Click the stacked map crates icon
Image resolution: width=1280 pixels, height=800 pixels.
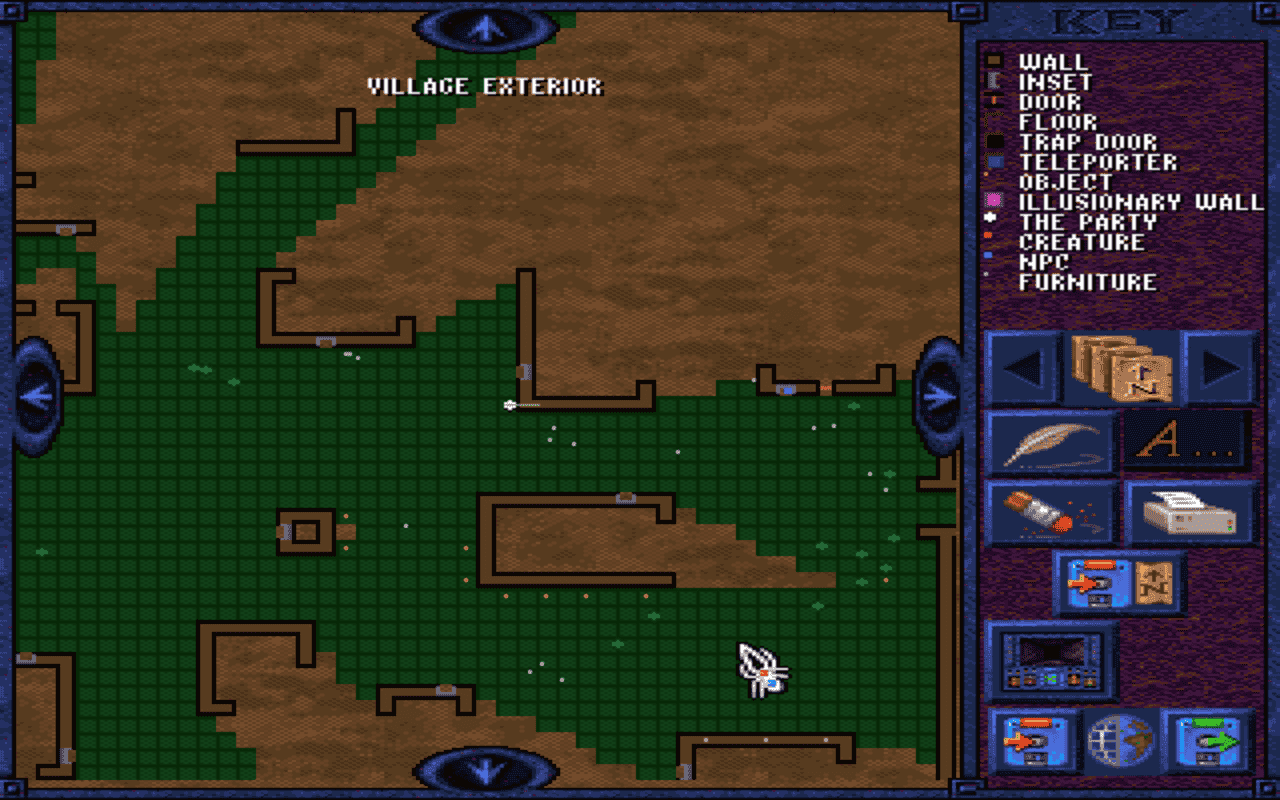pyautogui.click(x=1122, y=366)
